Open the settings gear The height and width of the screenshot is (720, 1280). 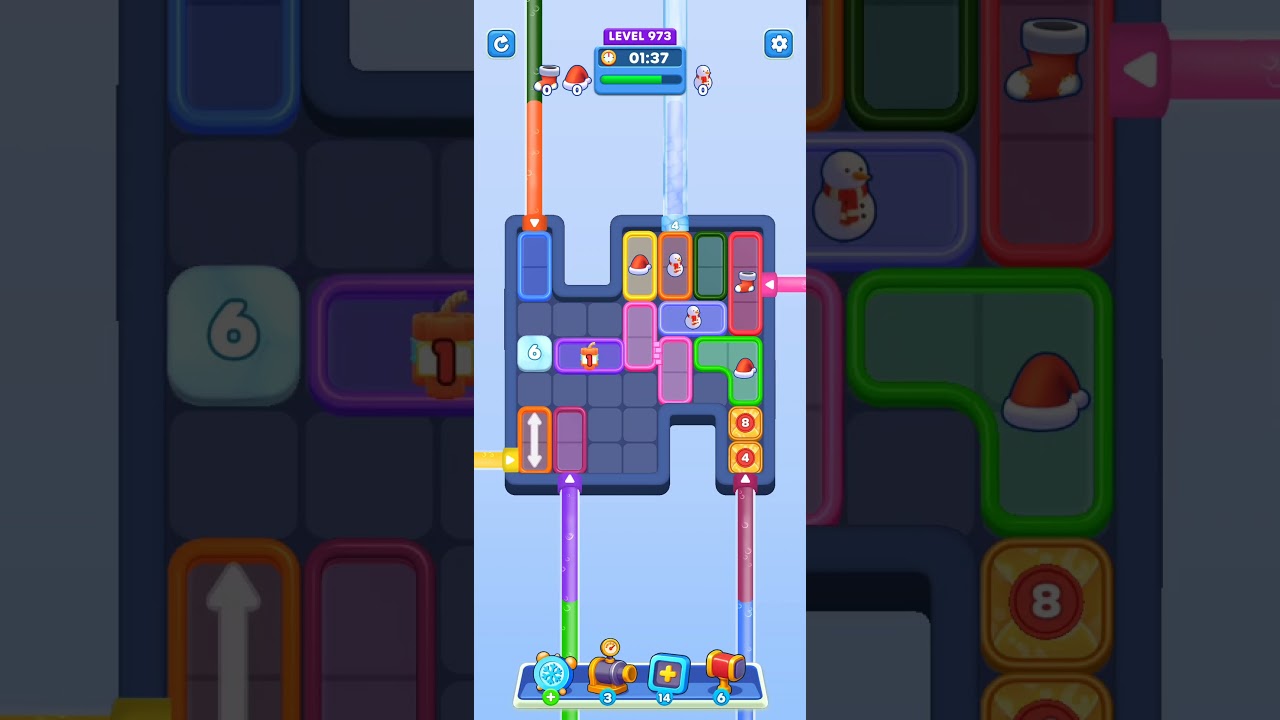pyautogui.click(x=779, y=44)
